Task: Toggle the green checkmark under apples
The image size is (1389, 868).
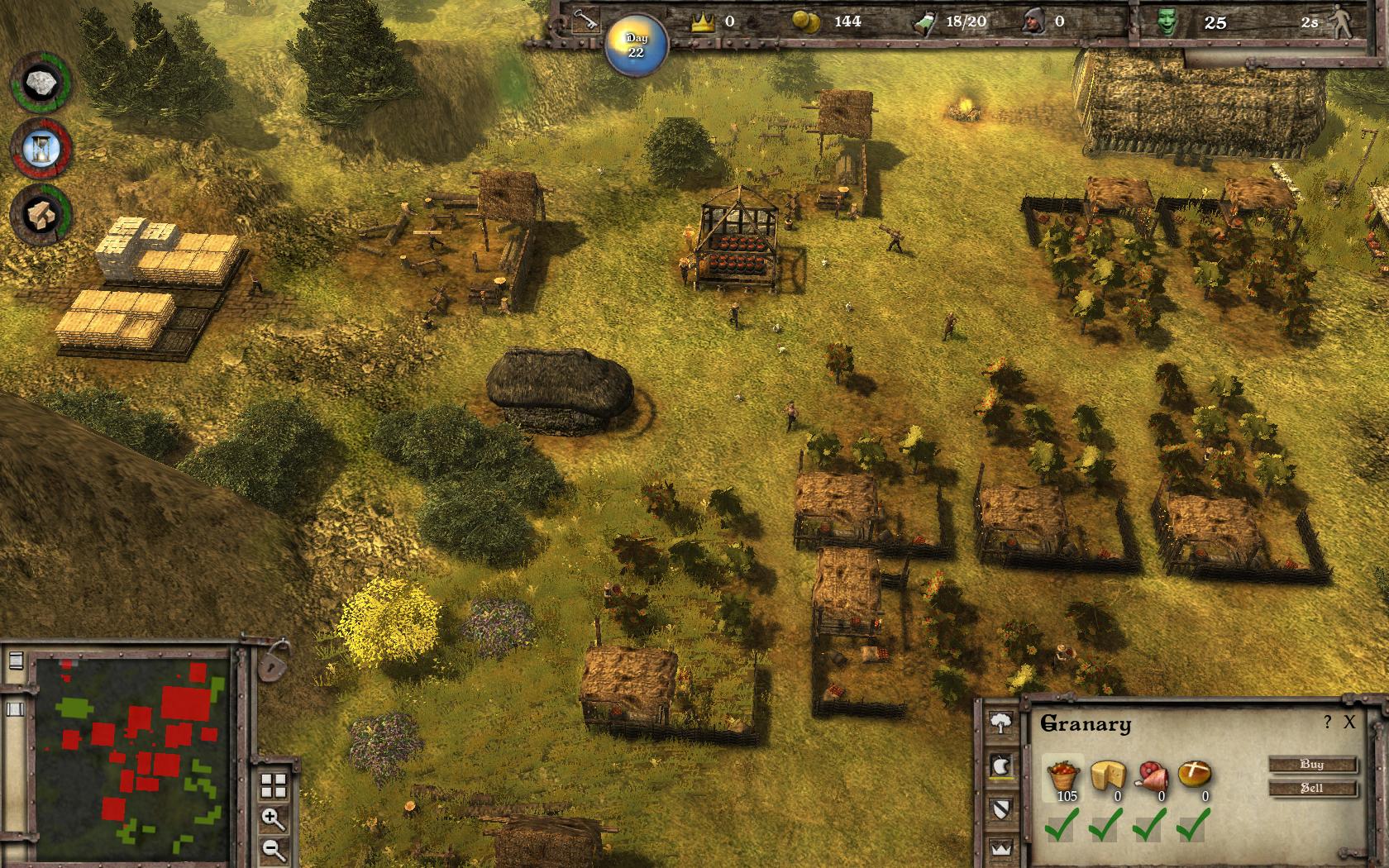Action: tap(1061, 825)
